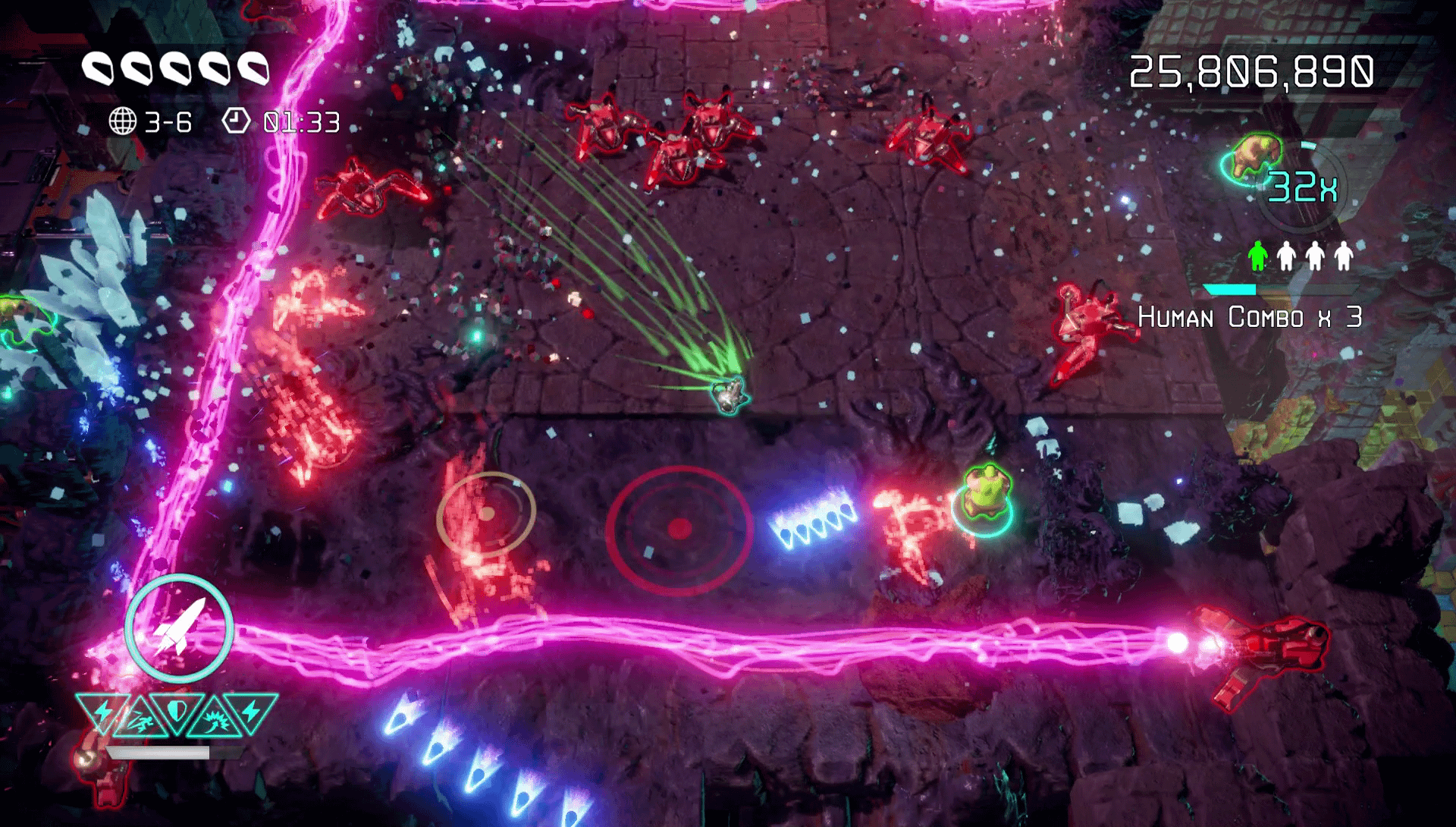Viewport: 1456px width, 827px height.
Task: Select the rocket secondary weapon icon
Action: coord(179,627)
